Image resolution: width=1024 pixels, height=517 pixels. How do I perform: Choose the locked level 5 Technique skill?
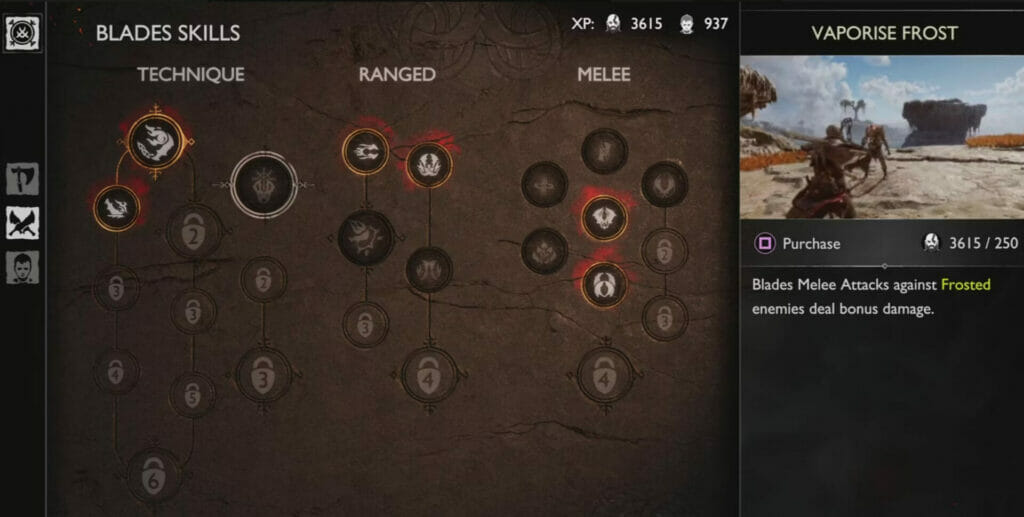click(192, 394)
